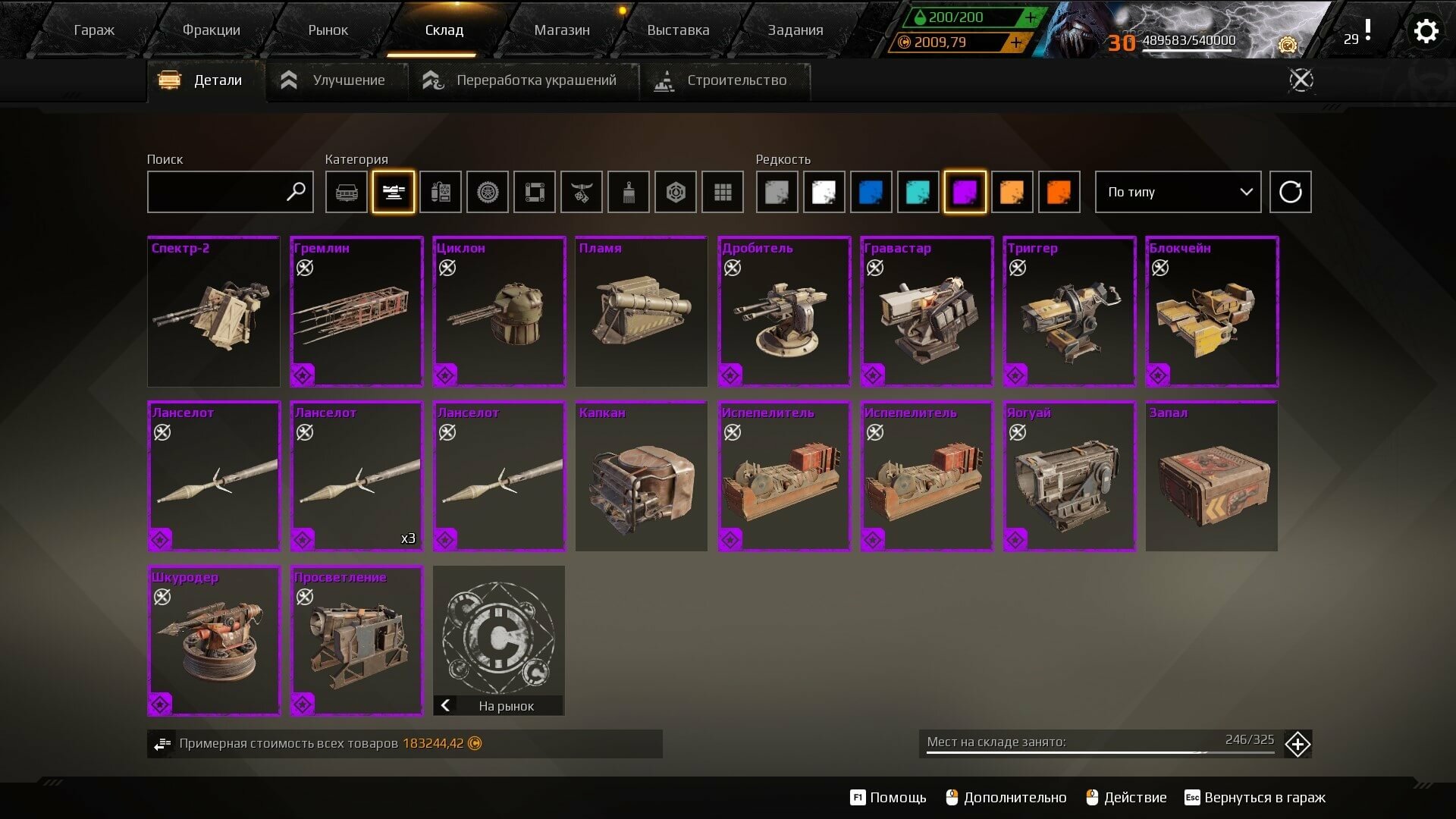Viewport: 1456px width, 819px height.
Task: Switch to the Рынок tab
Action: click(328, 30)
